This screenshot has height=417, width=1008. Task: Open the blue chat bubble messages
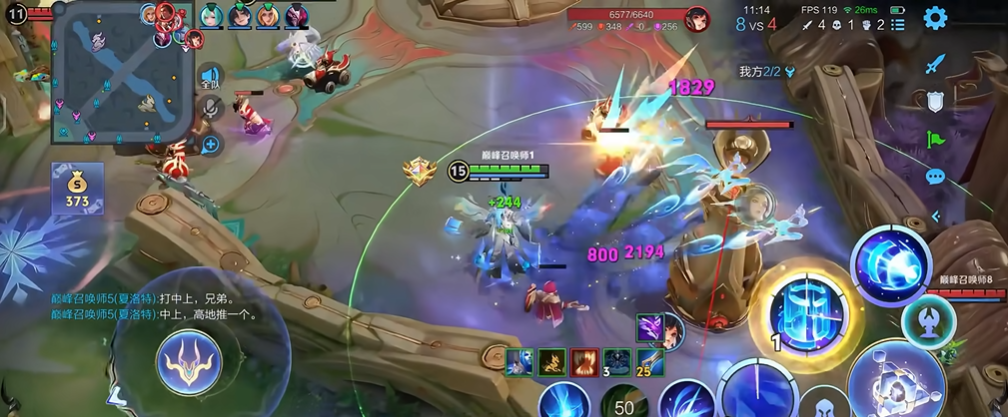click(x=935, y=177)
